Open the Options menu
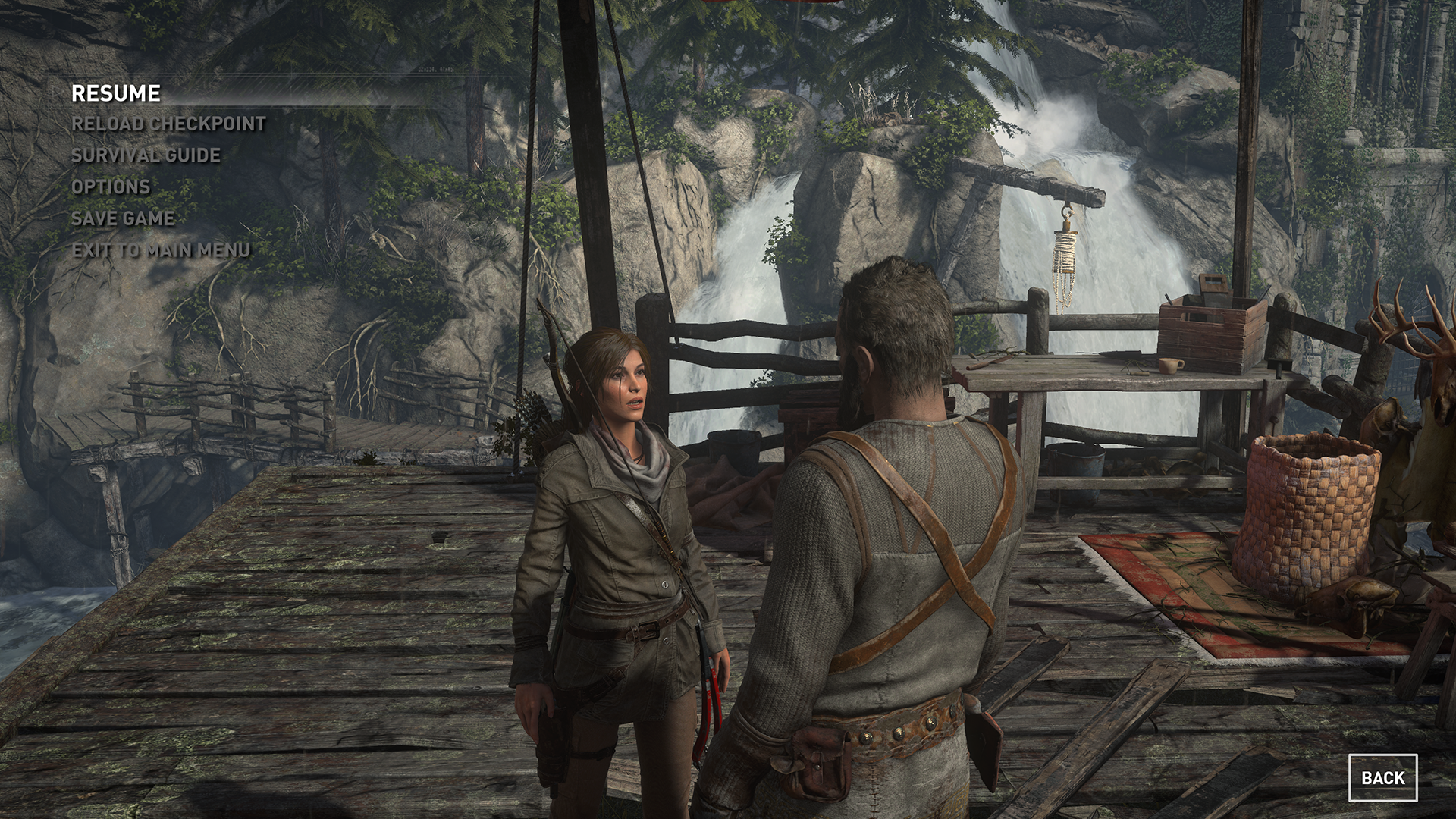This screenshot has width=1456, height=819. 111,187
